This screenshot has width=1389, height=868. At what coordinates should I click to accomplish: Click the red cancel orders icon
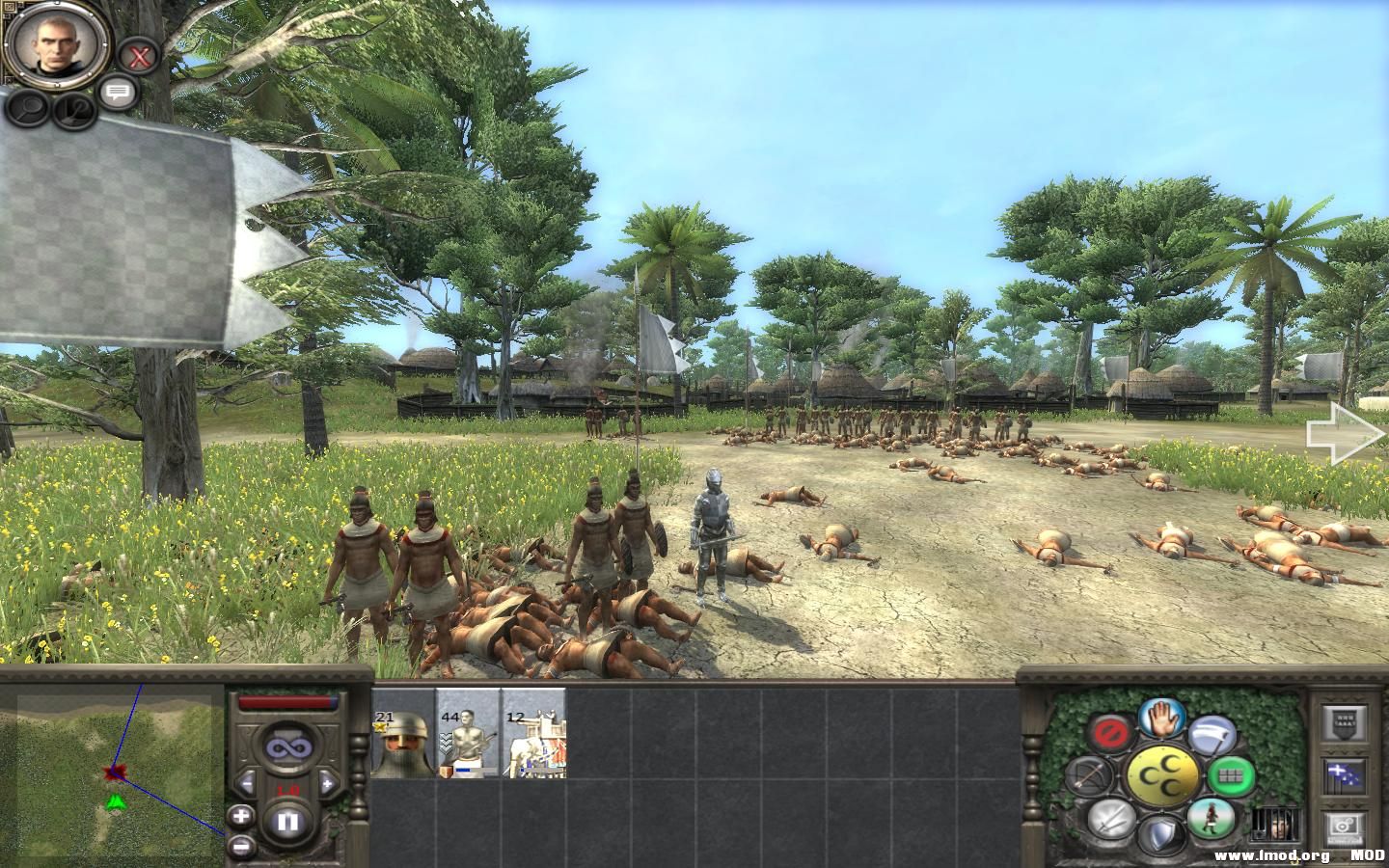pos(1111,730)
